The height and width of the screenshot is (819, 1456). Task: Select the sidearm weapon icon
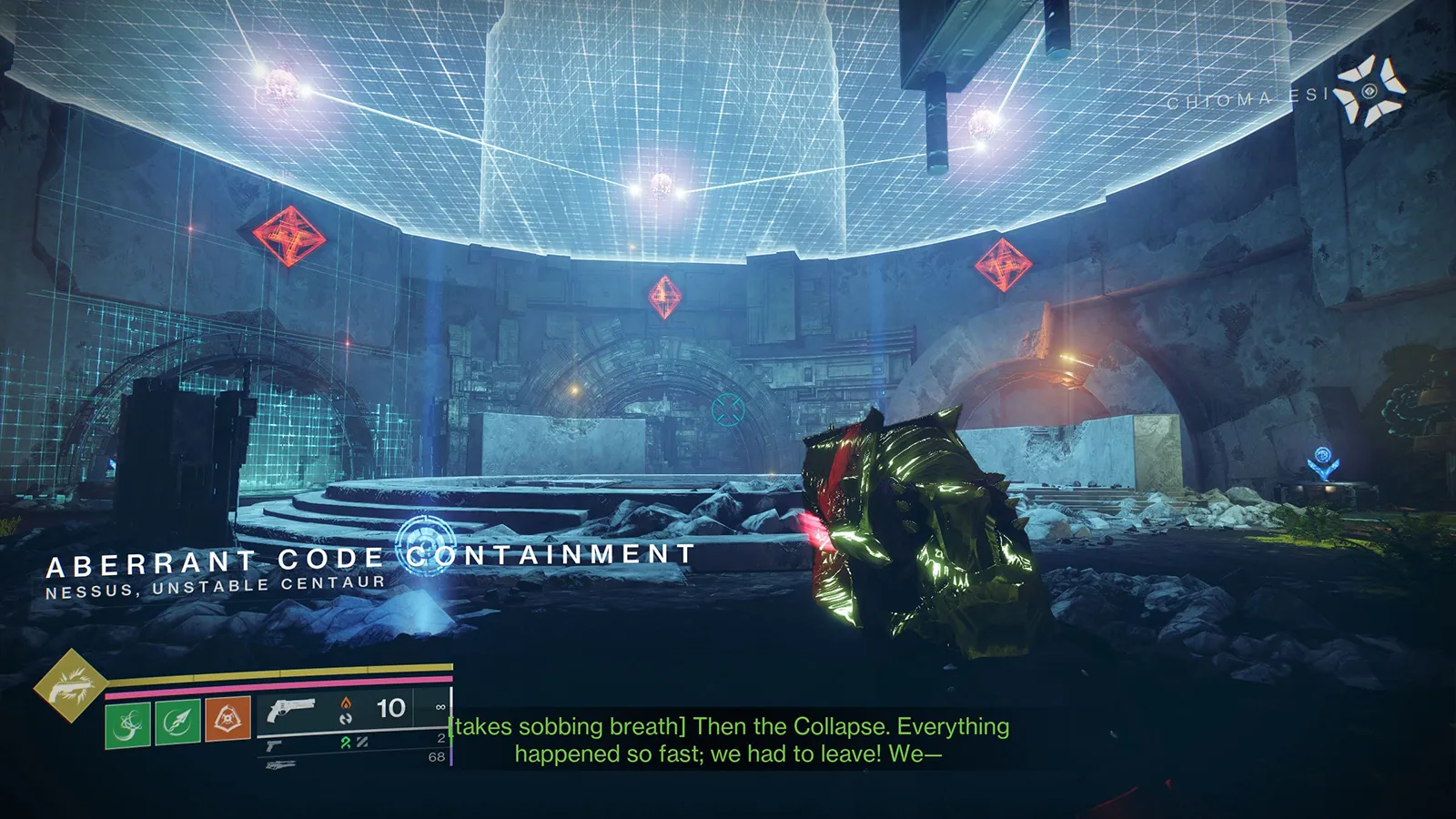(x=273, y=743)
